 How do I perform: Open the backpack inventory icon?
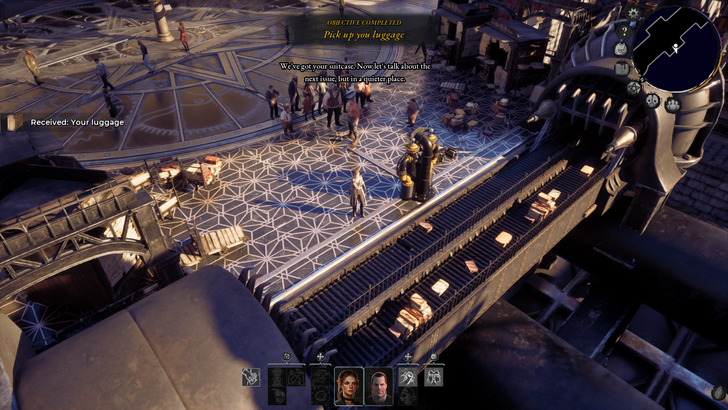620,47
